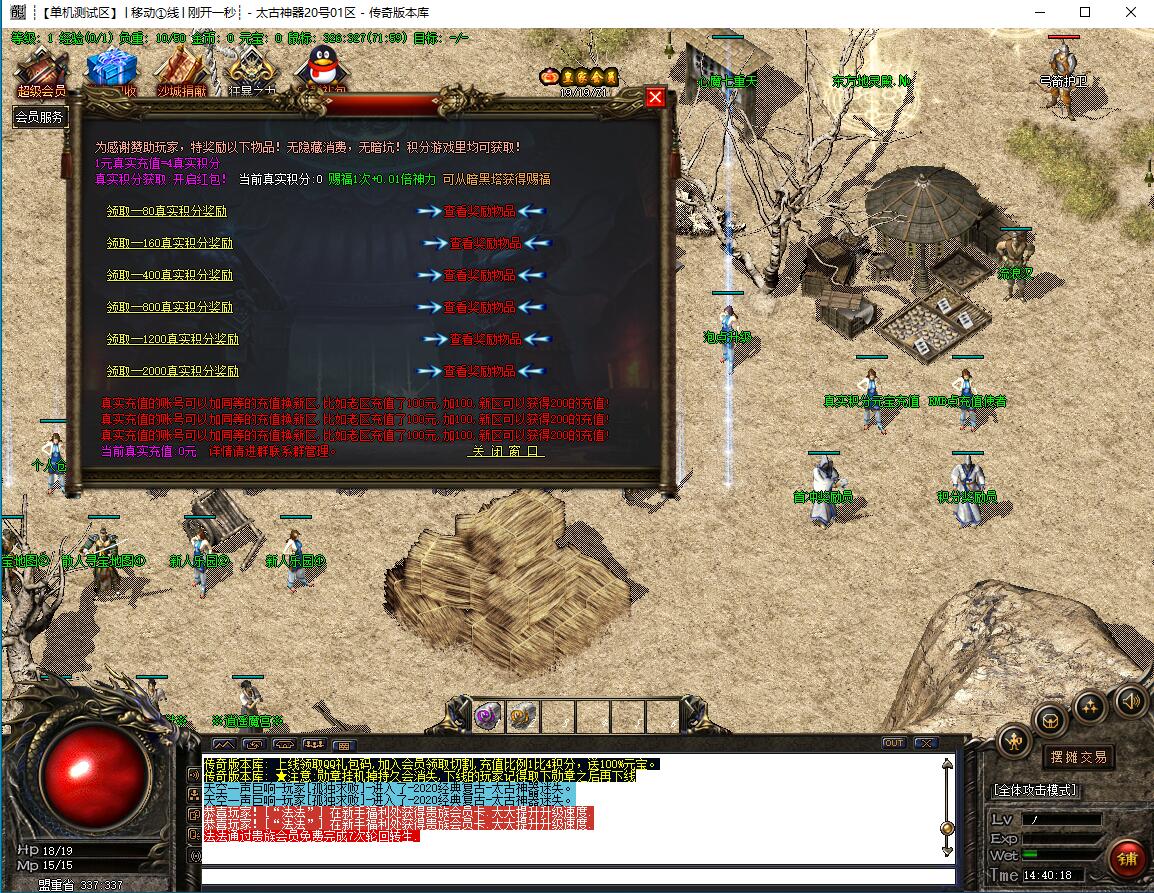Claim the 160 points reward link
The width and height of the screenshot is (1154, 893).
click(x=170, y=243)
